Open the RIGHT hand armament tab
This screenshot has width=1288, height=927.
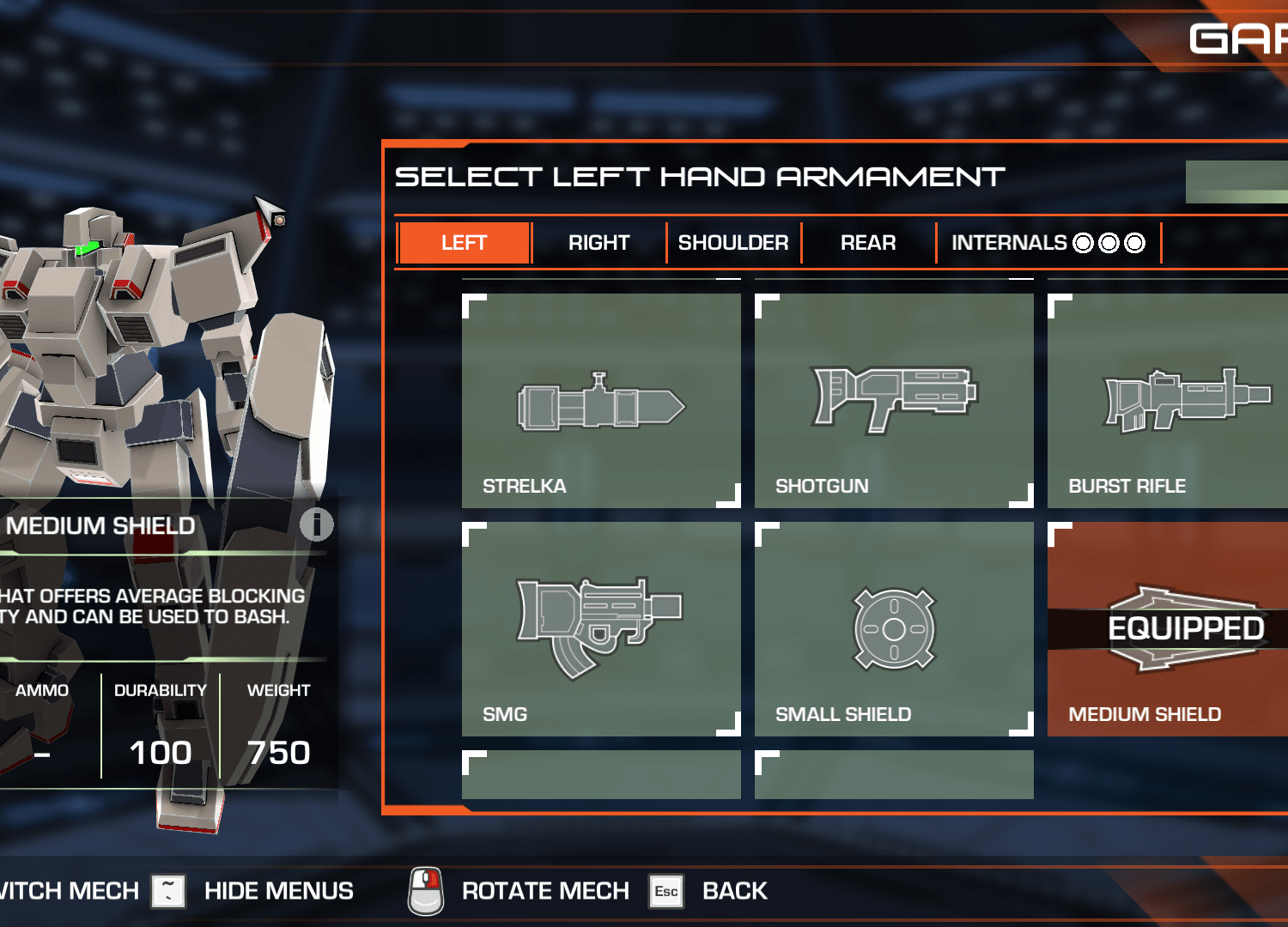[x=598, y=243]
